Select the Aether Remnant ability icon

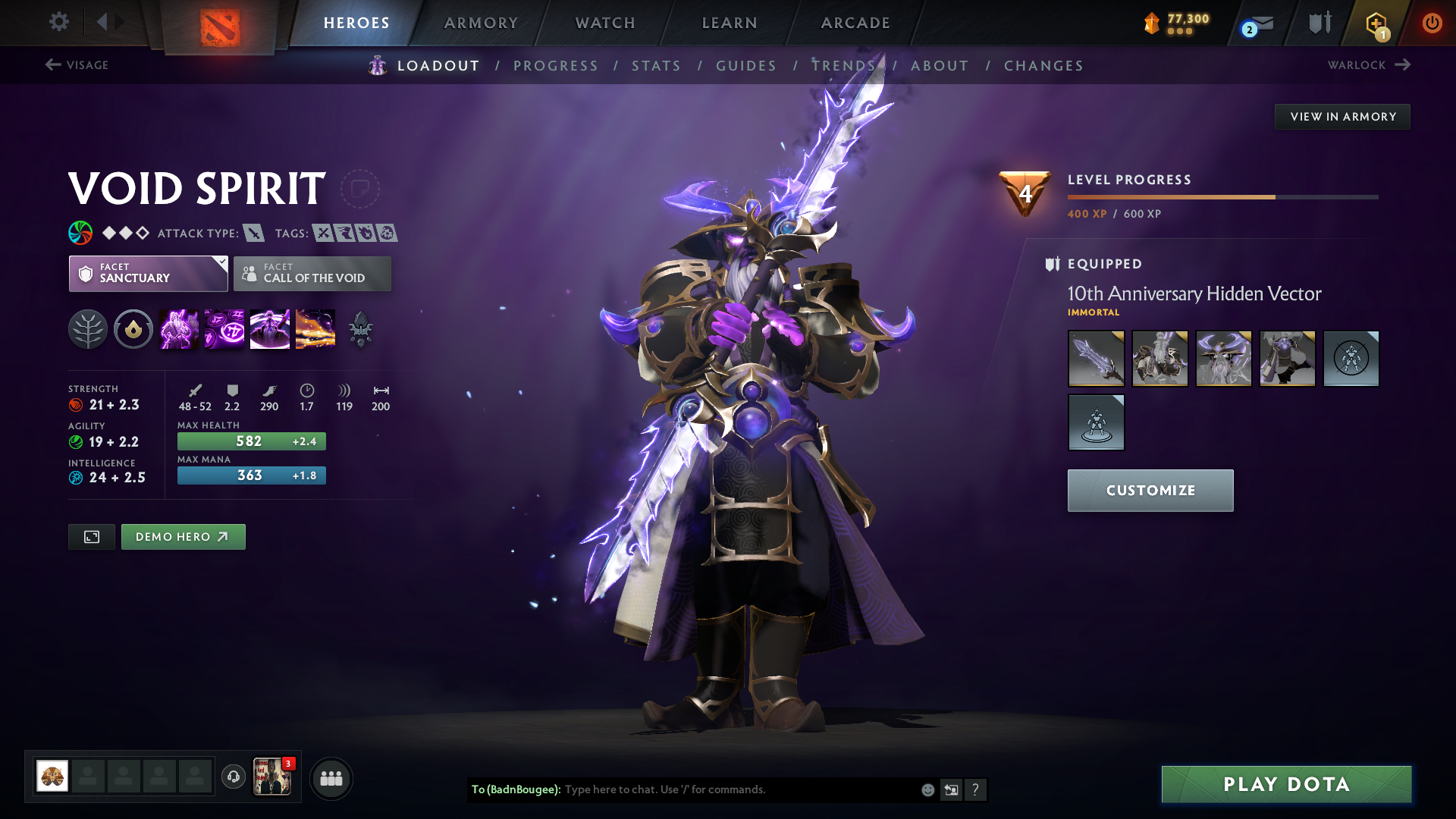(179, 328)
